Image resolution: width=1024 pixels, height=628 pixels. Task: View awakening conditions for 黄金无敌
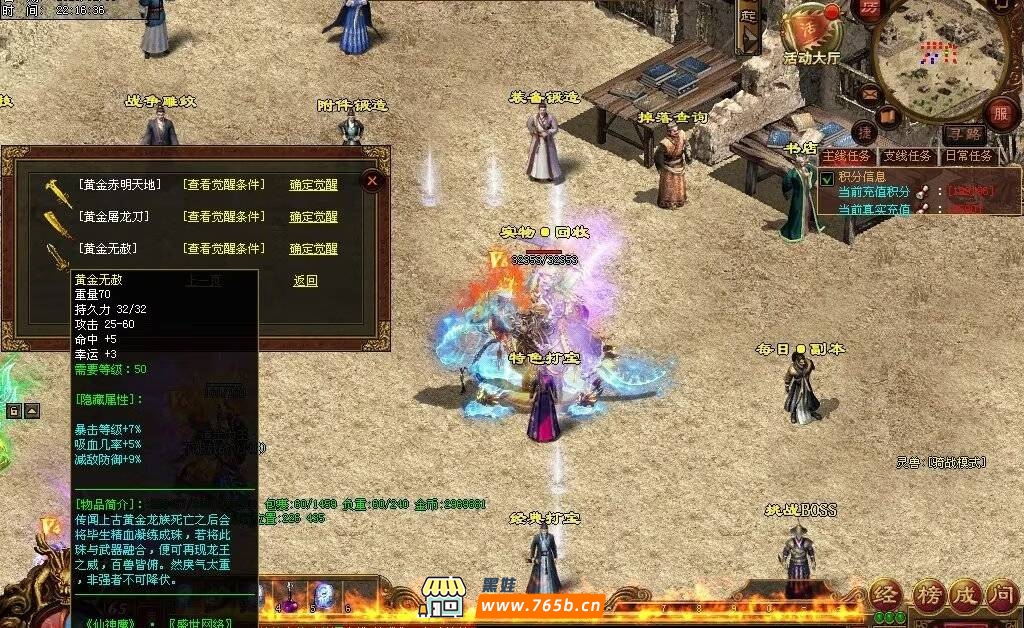pyautogui.click(x=224, y=249)
